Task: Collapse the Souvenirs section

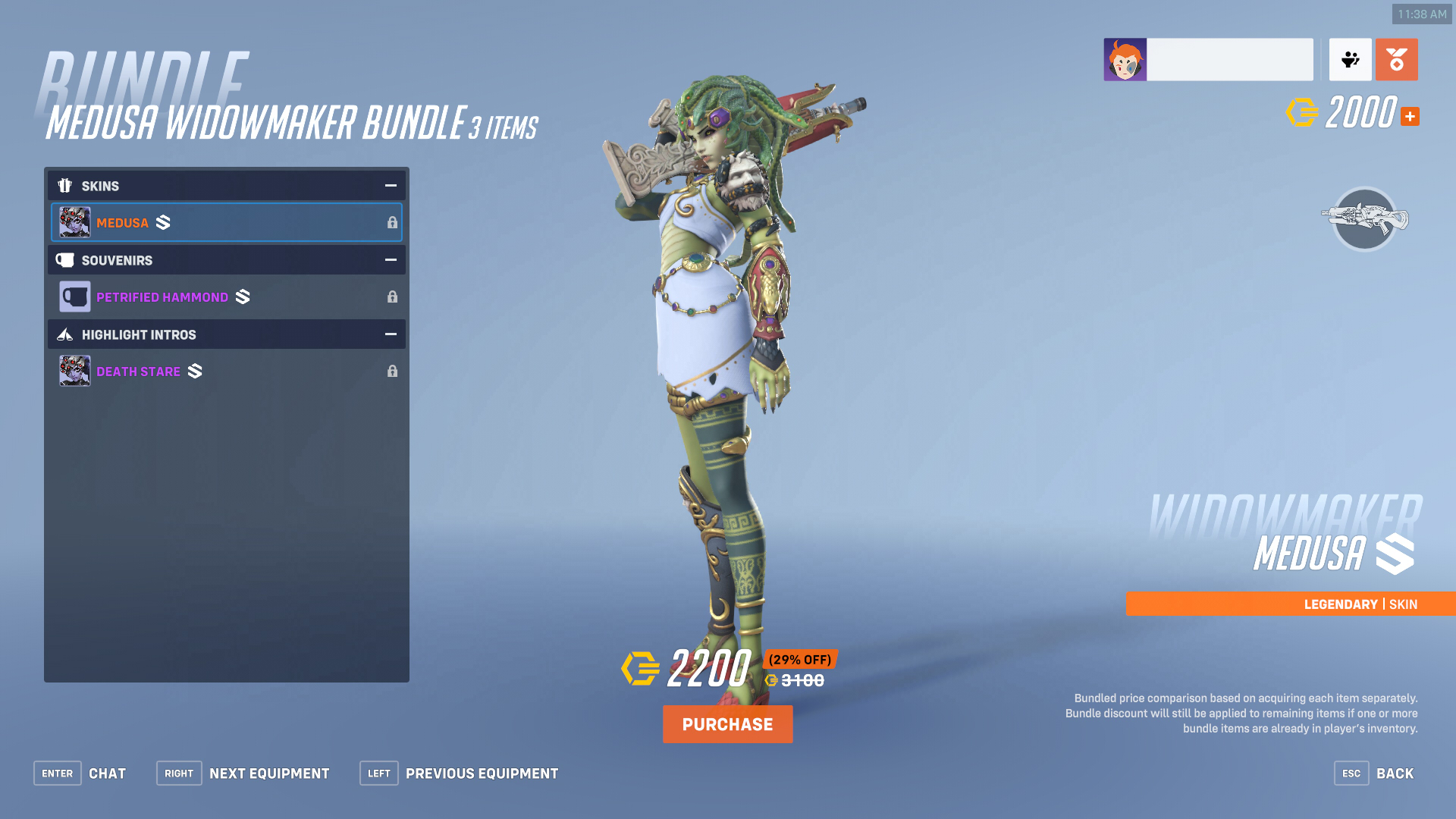Action: pos(390,259)
